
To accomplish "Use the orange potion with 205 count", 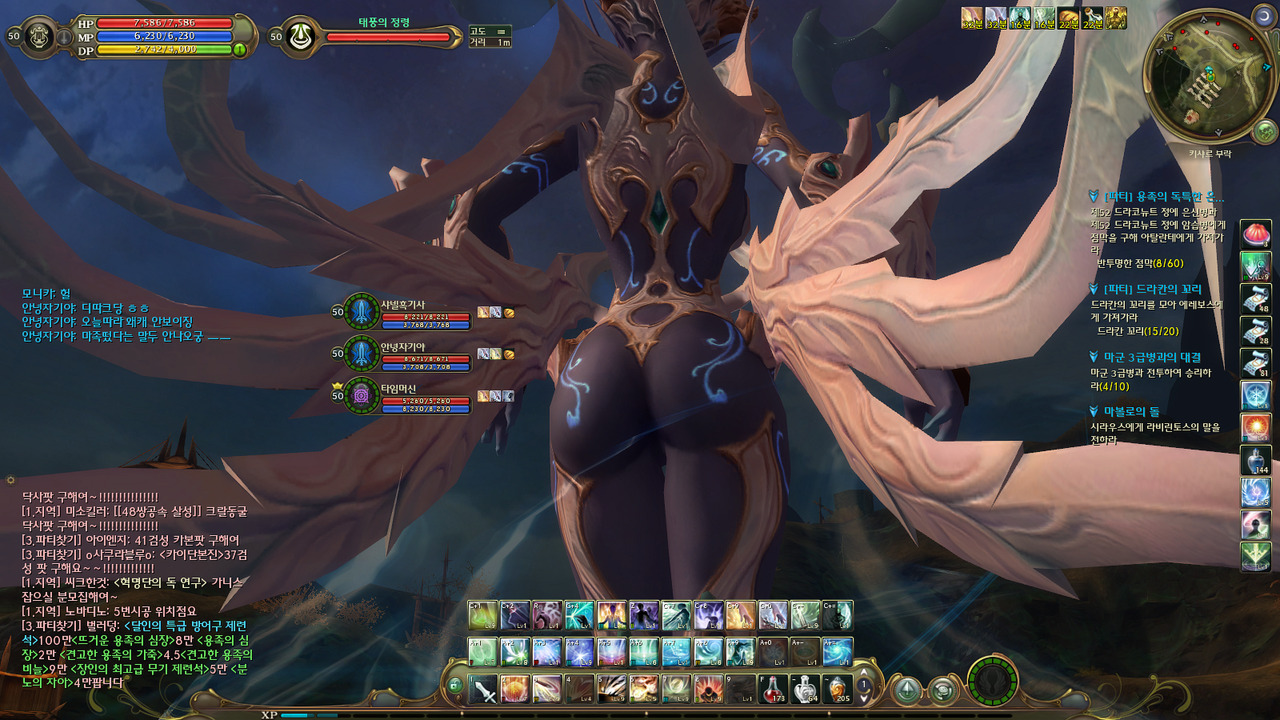I will pyautogui.click(x=838, y=689).
